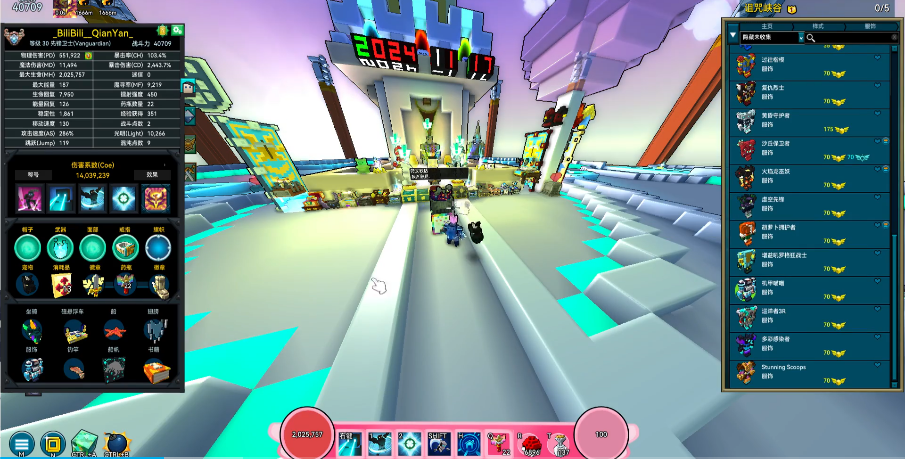Screen dimensions: 905x459
Task: Choose the 虚空先锋 costume entry
Action: click(x=810, y=205)
